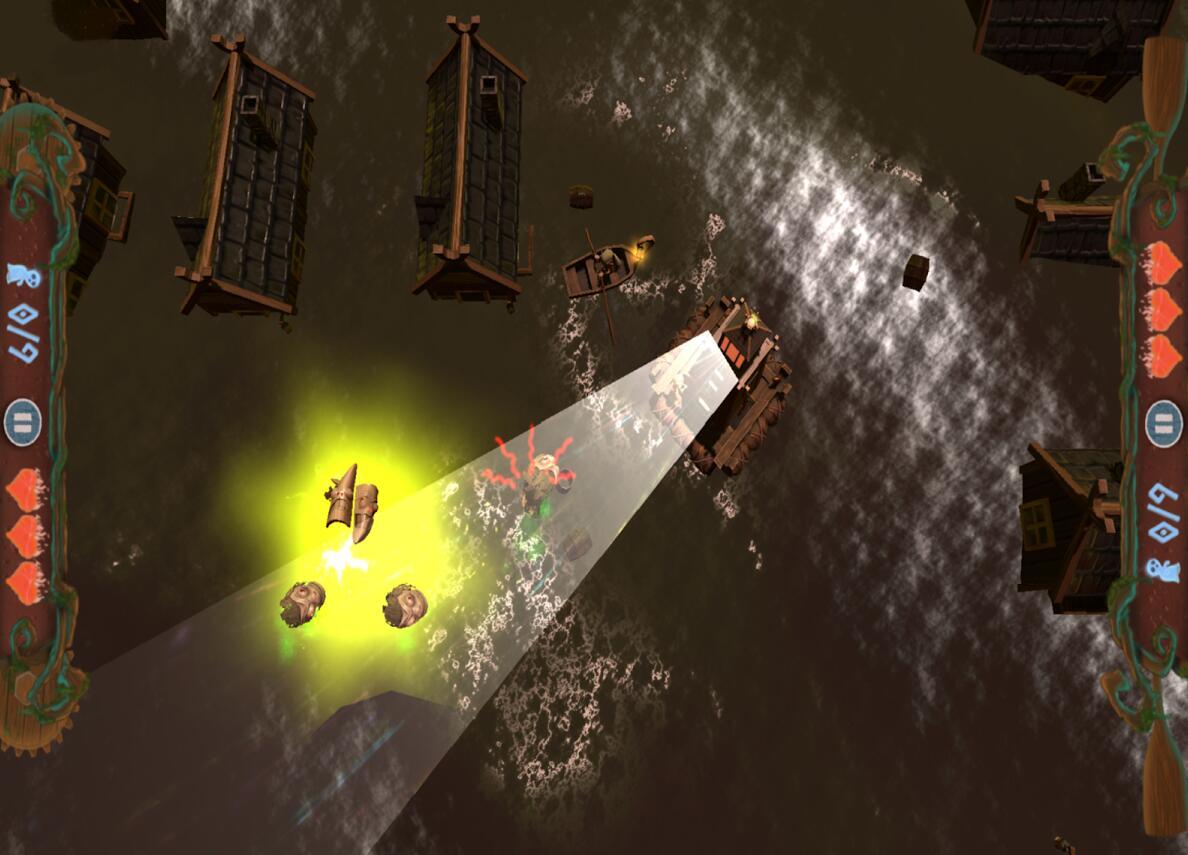Hit the pause button on the right player panel

(1164, 421)
